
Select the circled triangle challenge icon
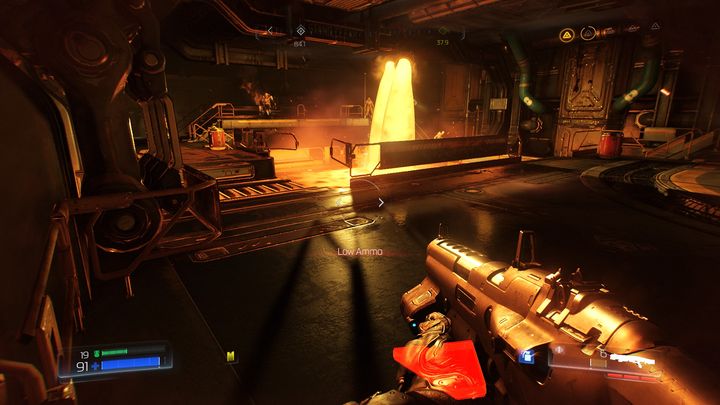[x=588, y=34]
